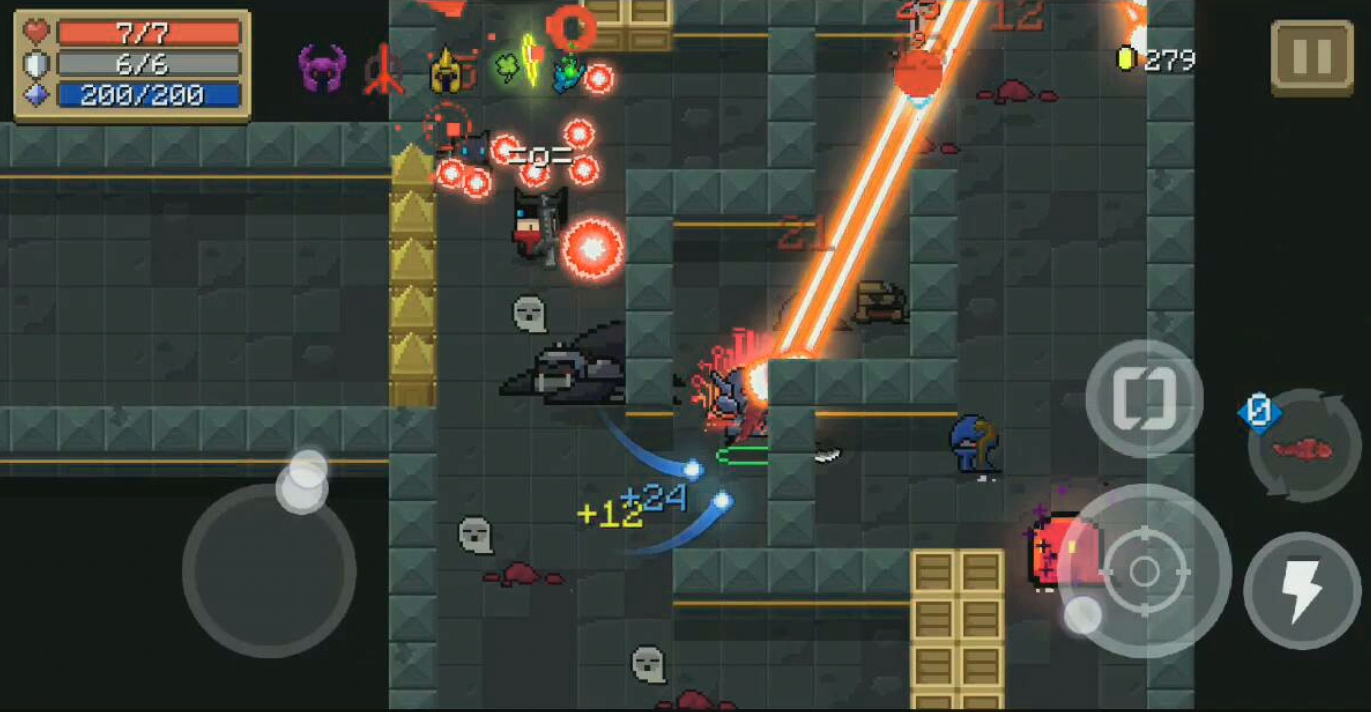Select the red trident buff icon
The image size is (1371, 712).
pos(384,70)
